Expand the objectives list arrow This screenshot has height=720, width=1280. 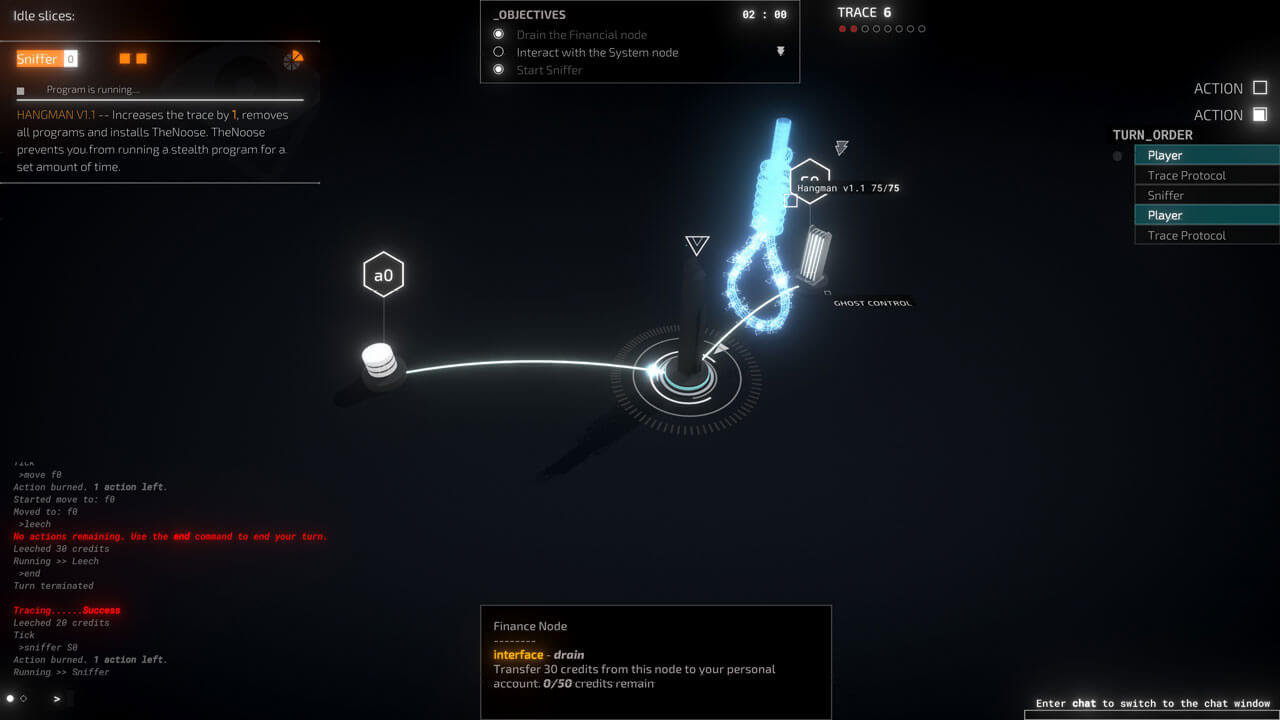(x=781, y=51)
